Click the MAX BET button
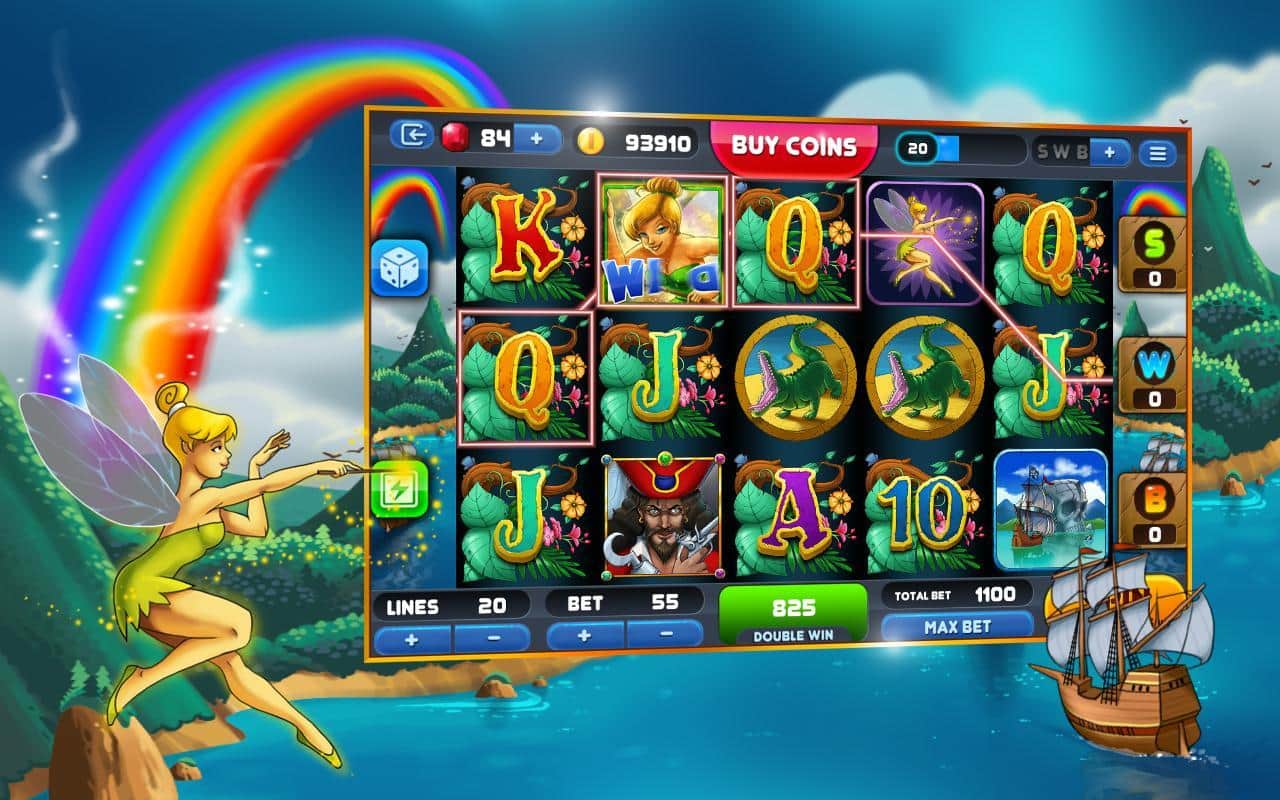 tap(958, 626)
